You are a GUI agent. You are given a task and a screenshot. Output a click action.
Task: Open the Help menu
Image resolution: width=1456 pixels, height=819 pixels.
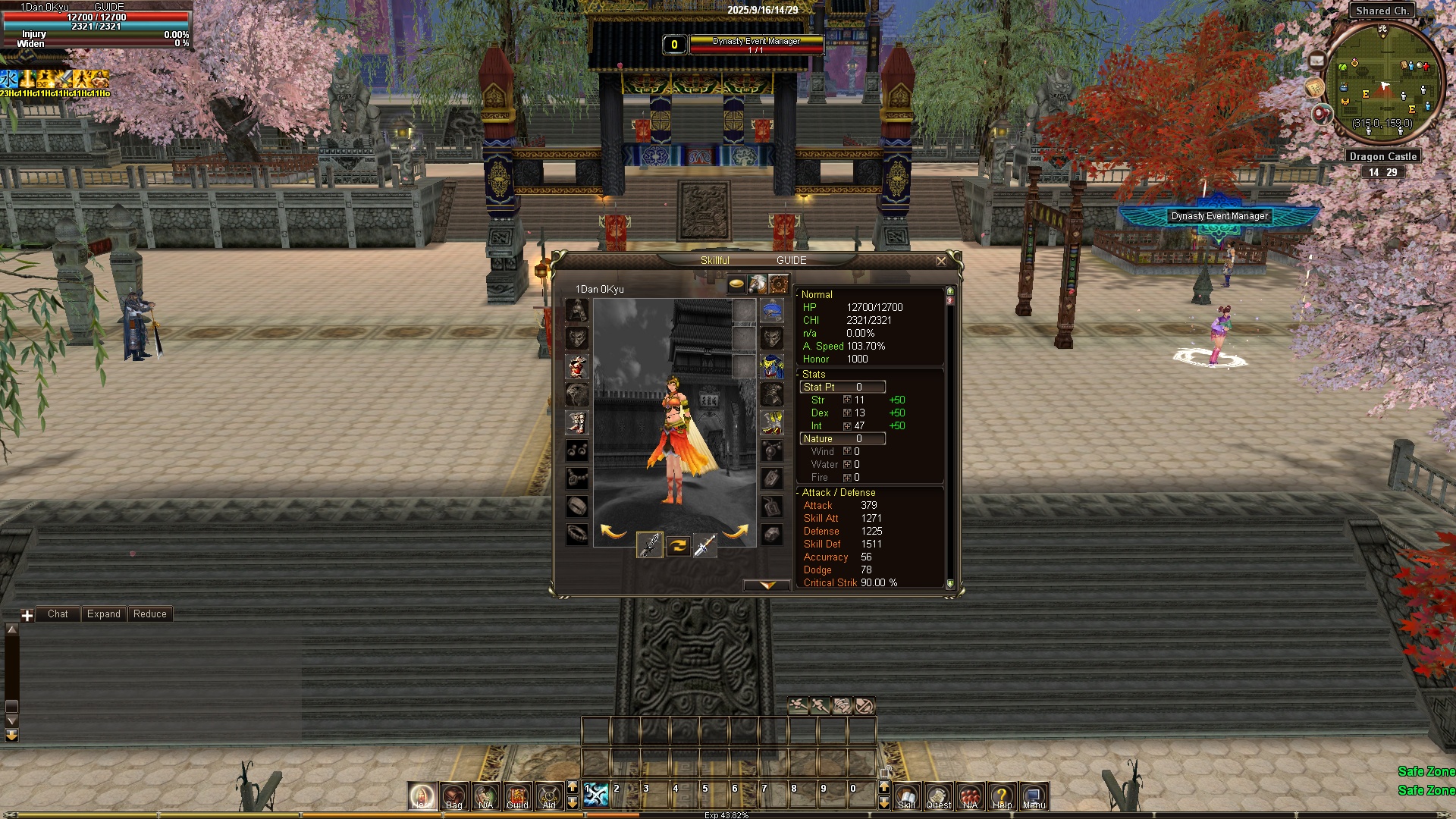1002,796
